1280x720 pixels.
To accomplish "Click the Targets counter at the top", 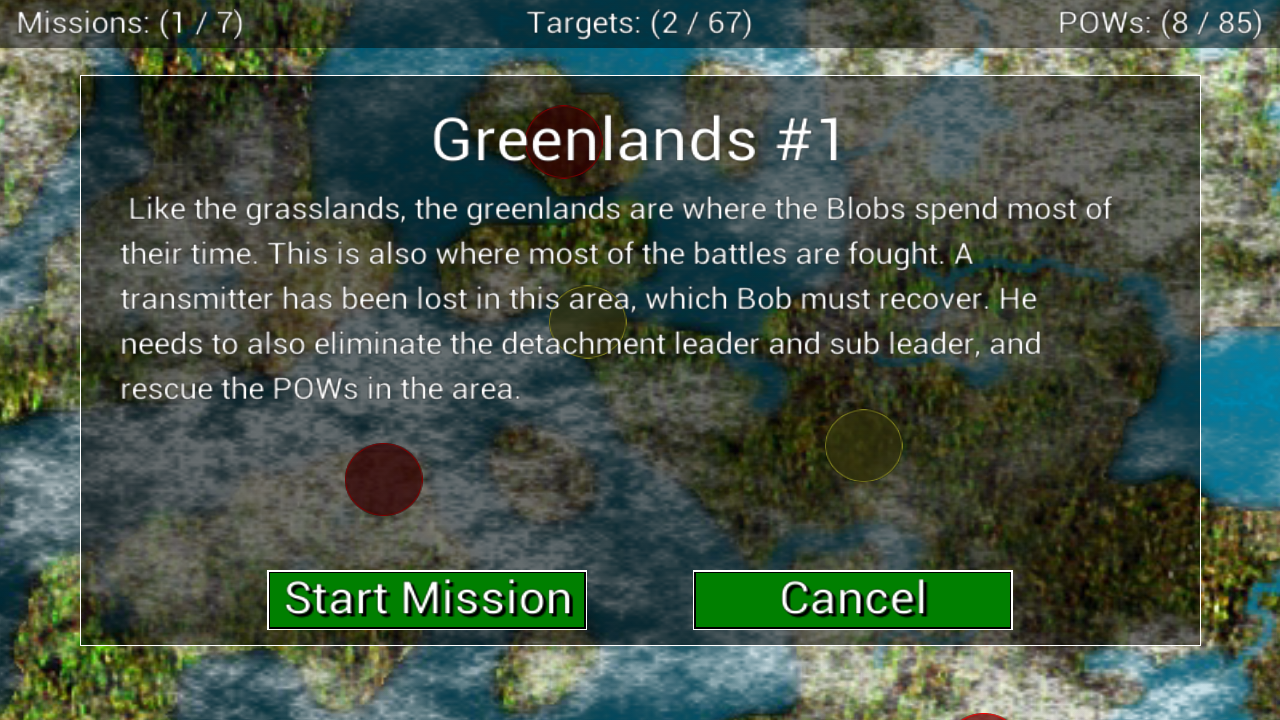I will coord(640,22).
